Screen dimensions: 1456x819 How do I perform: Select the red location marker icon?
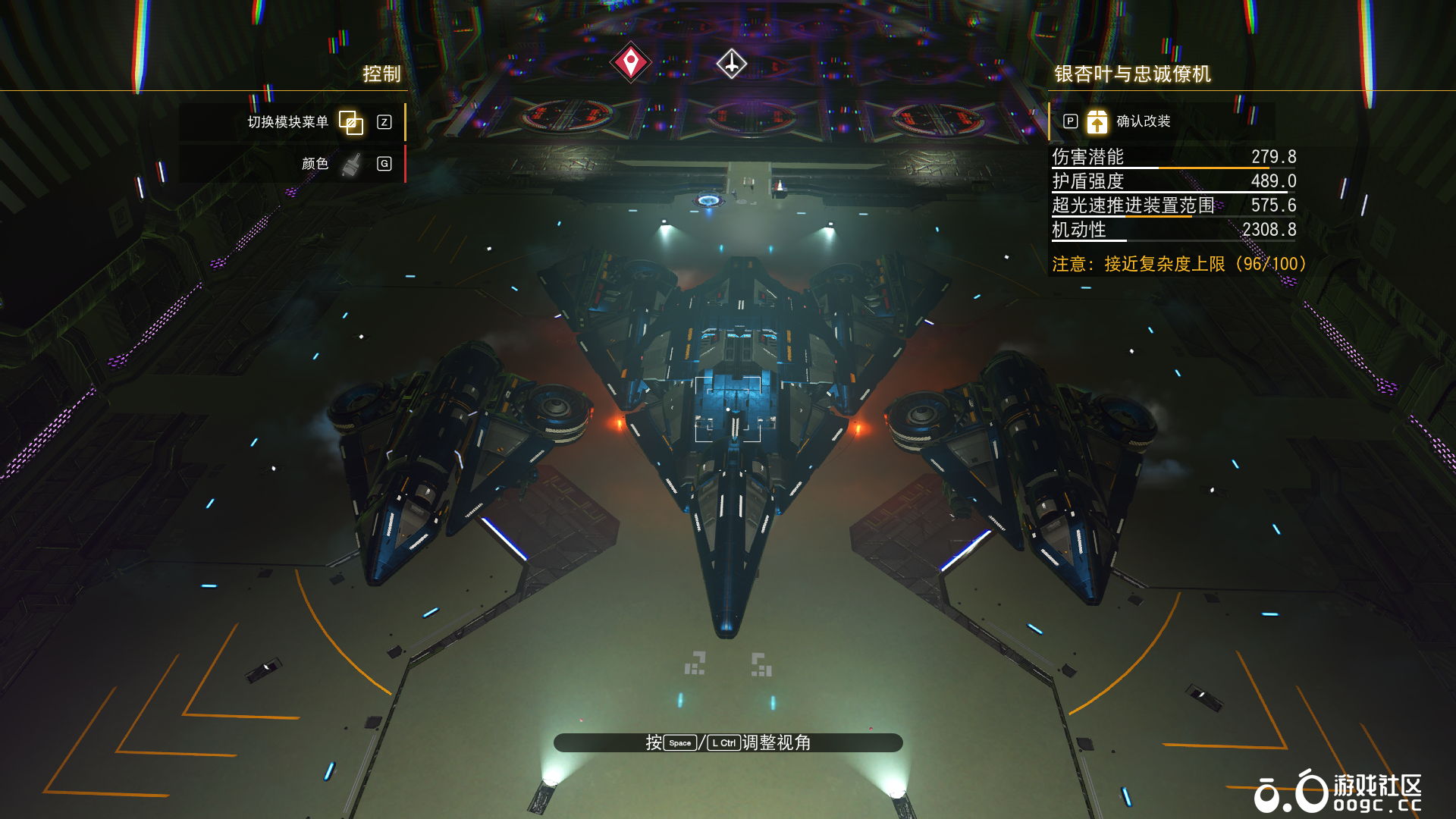[x=630, y=63]
